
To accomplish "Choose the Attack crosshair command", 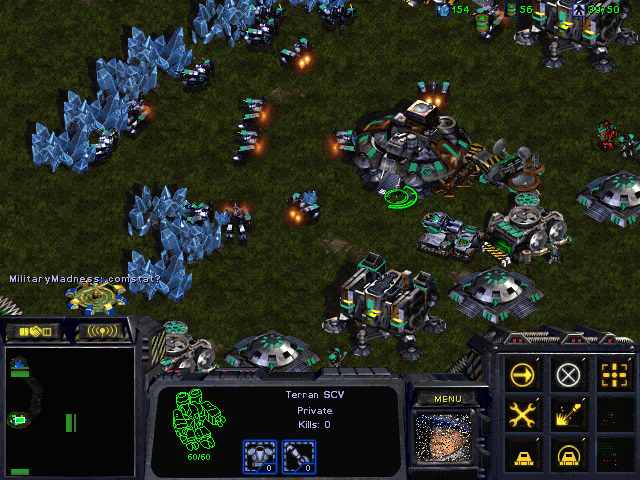I will (614, 375).
